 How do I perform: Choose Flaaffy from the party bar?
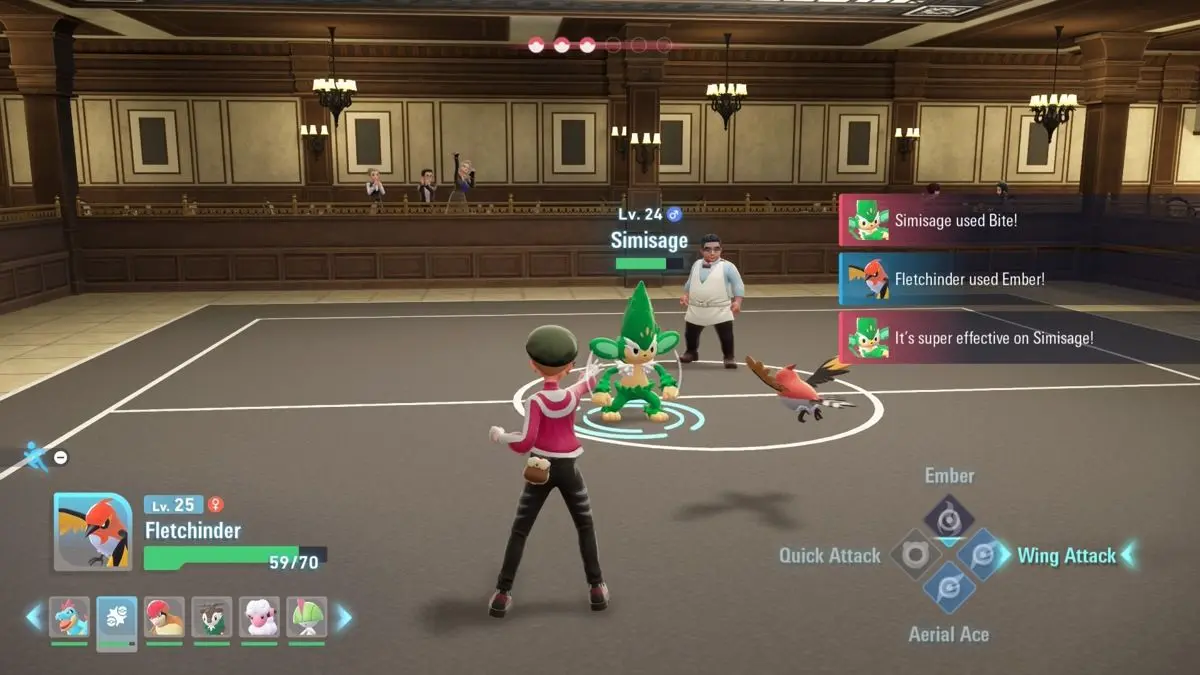point(259,618)
